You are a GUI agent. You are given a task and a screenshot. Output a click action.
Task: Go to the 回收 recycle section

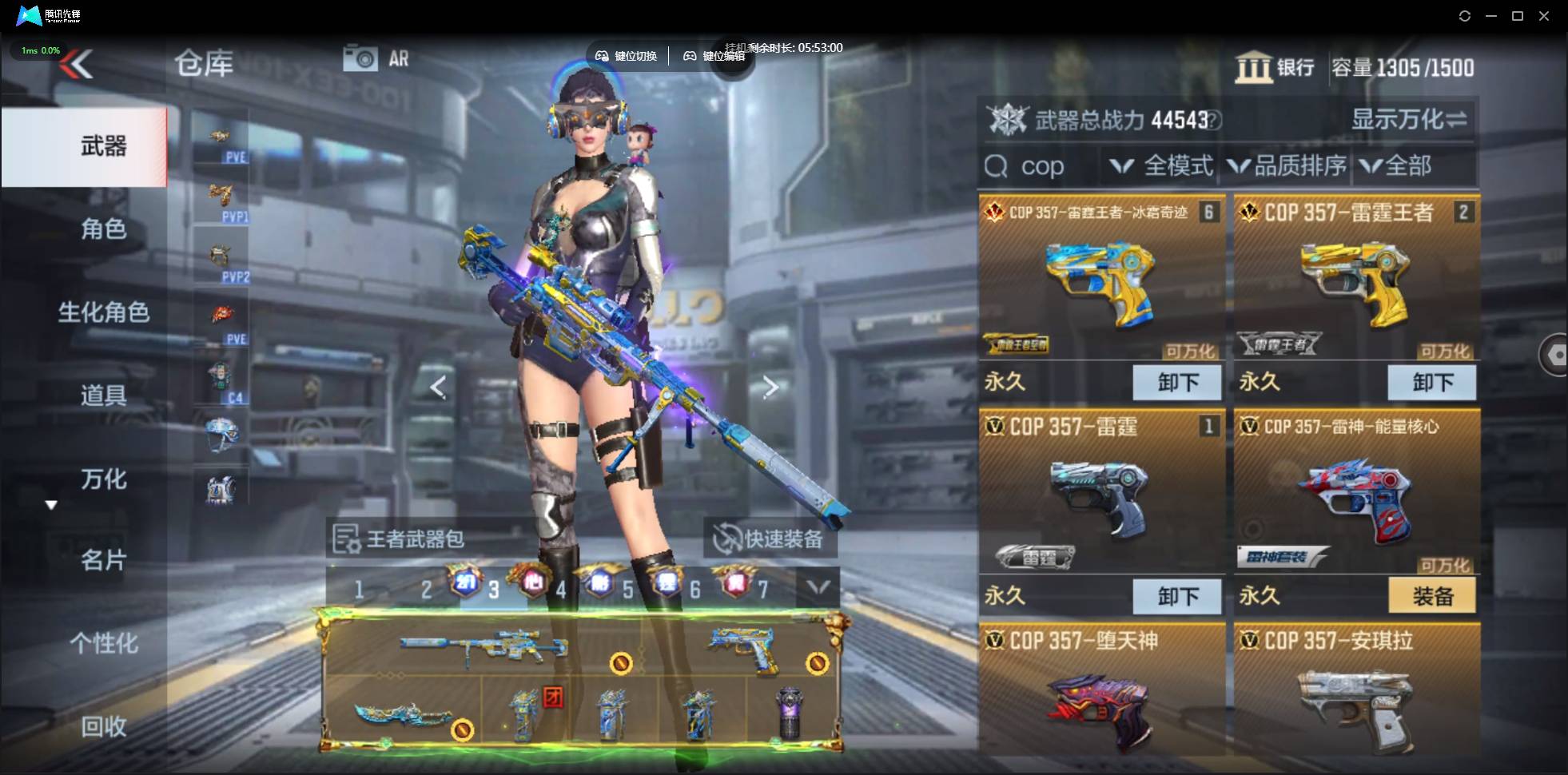[103, 726]
